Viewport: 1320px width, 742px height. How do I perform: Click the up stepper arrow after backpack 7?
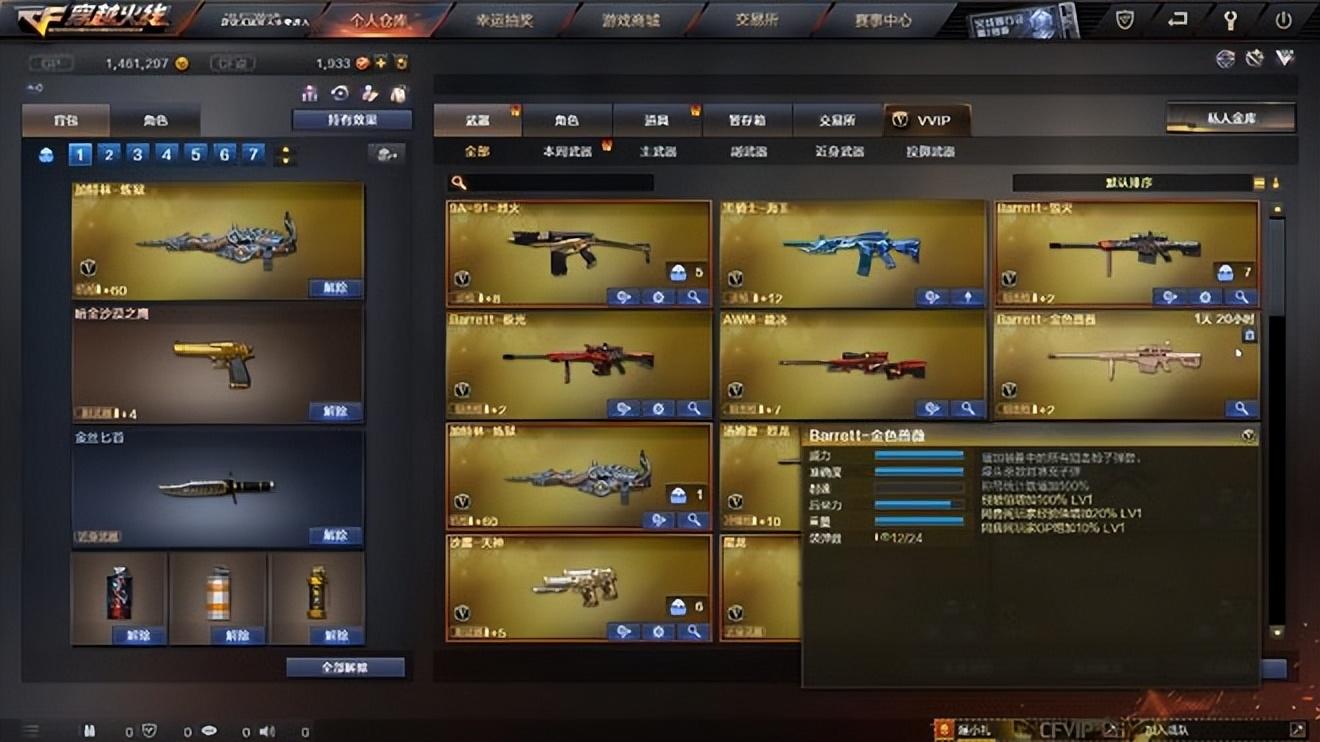(x=287, y=150)
